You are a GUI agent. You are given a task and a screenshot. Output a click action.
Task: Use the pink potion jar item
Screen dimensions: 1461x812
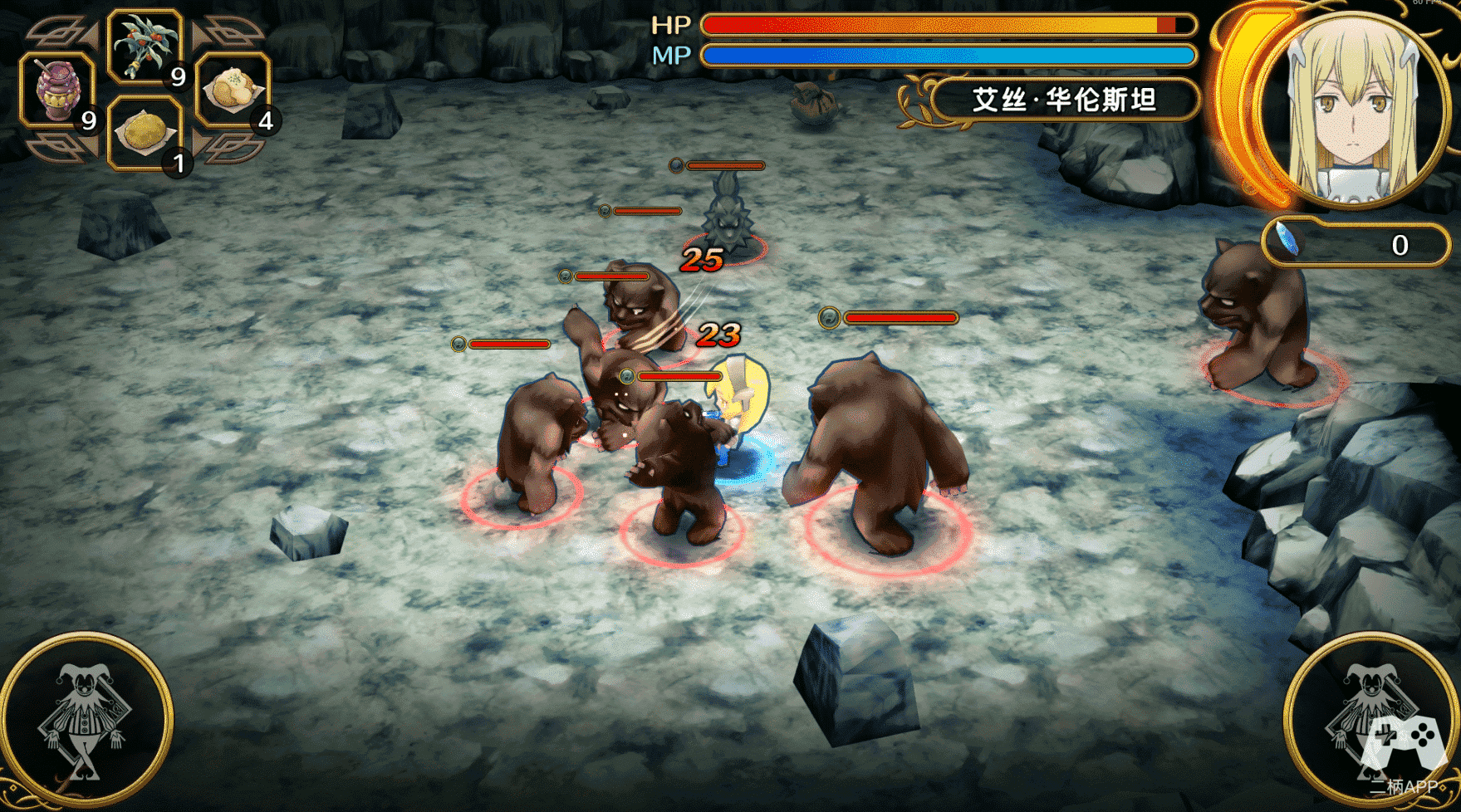click(x=56, y=90)
